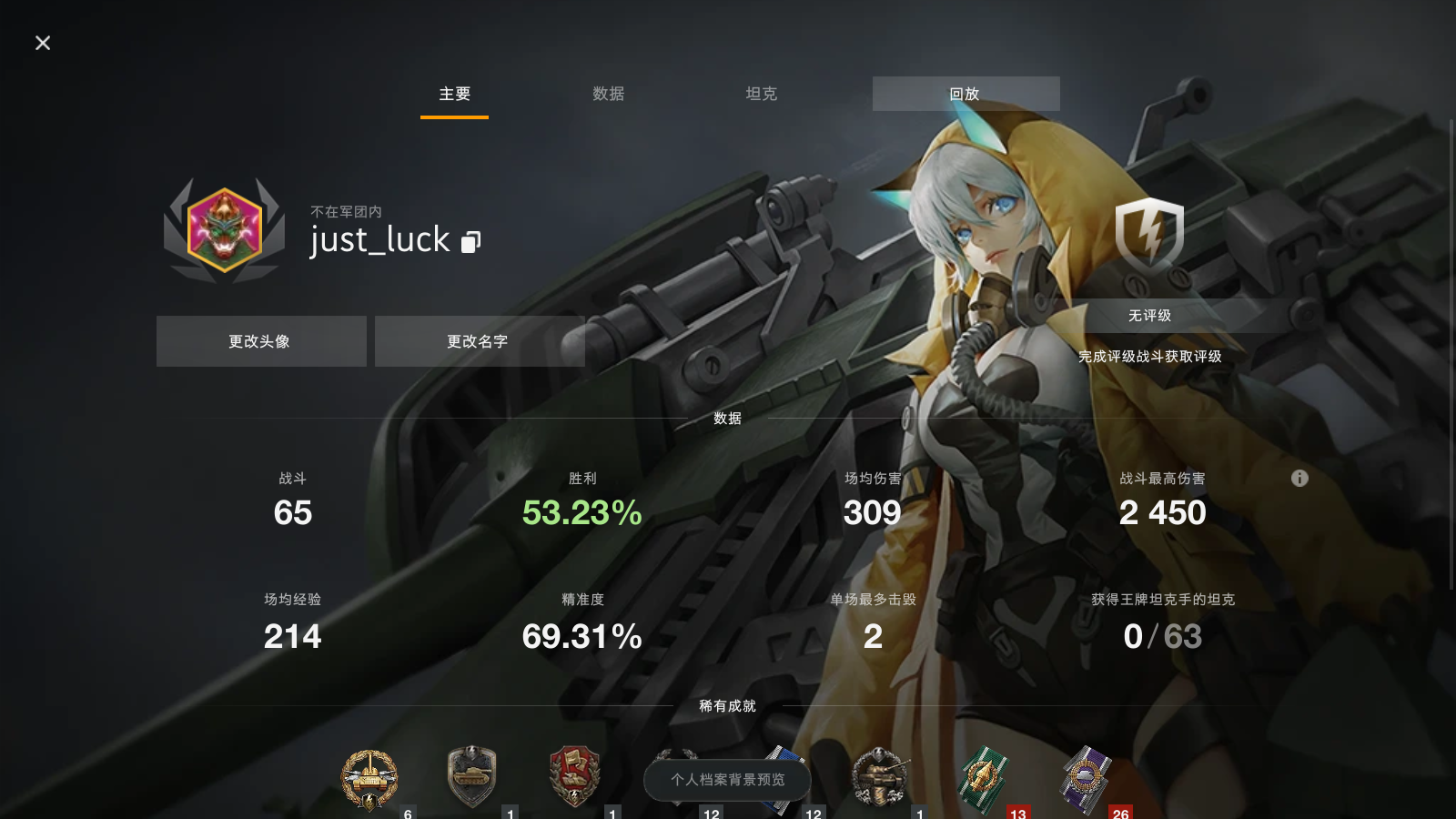Viewport: 1456px width, 819px height.
Task: Choose the 更改名字 button
Action: 479,341
